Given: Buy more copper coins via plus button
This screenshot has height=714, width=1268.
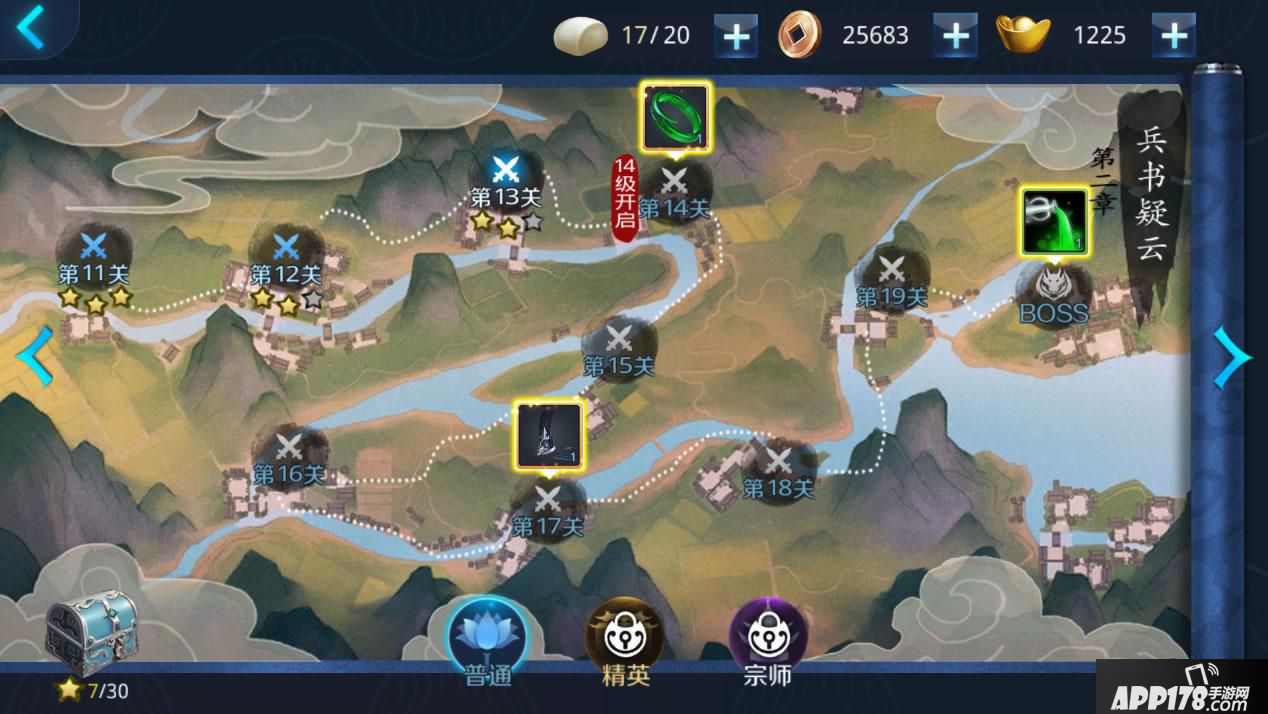Looking at the screenshot, I should (x=955, y=36).
